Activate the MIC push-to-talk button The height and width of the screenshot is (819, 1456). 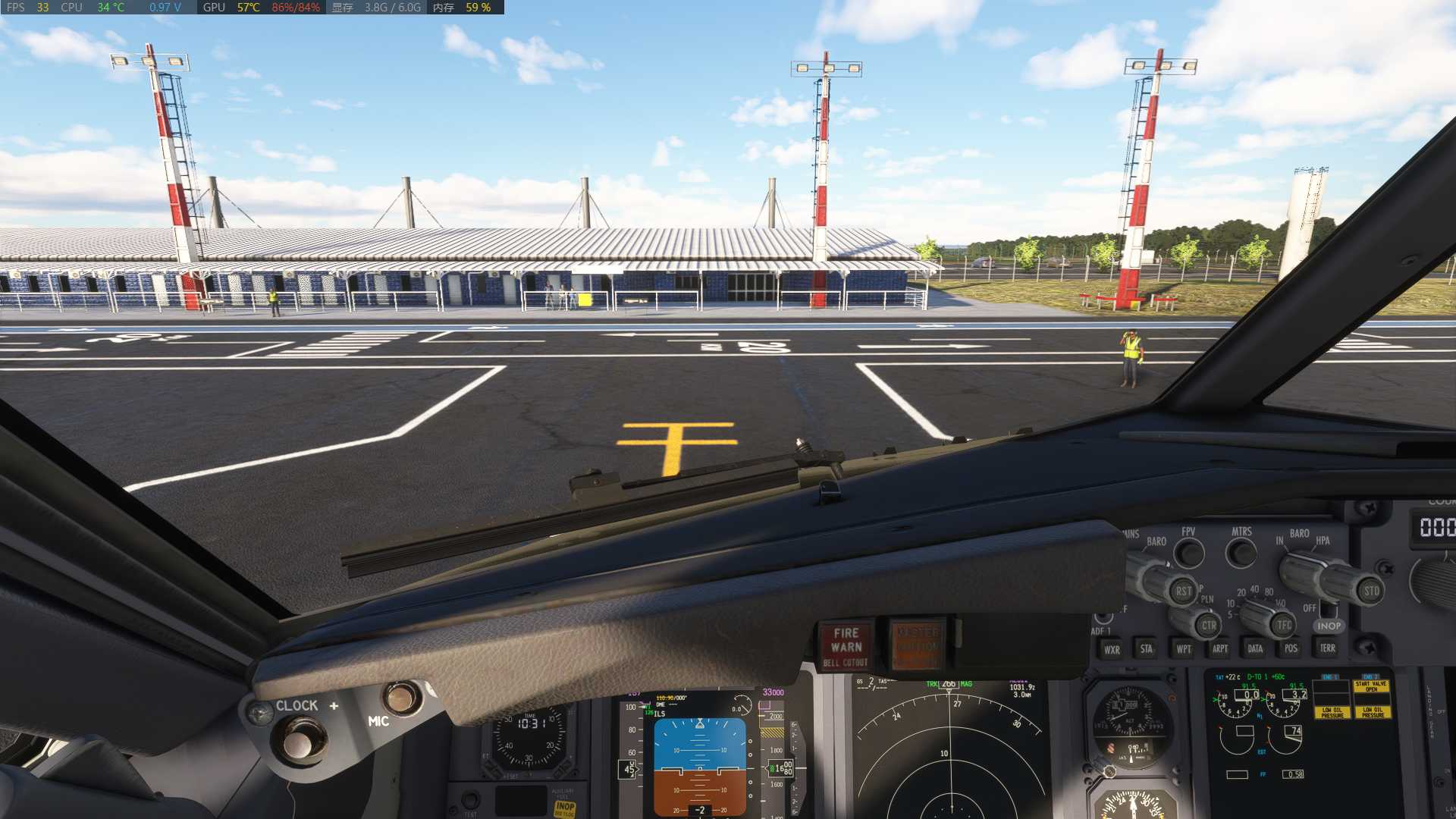pos(400,697)
